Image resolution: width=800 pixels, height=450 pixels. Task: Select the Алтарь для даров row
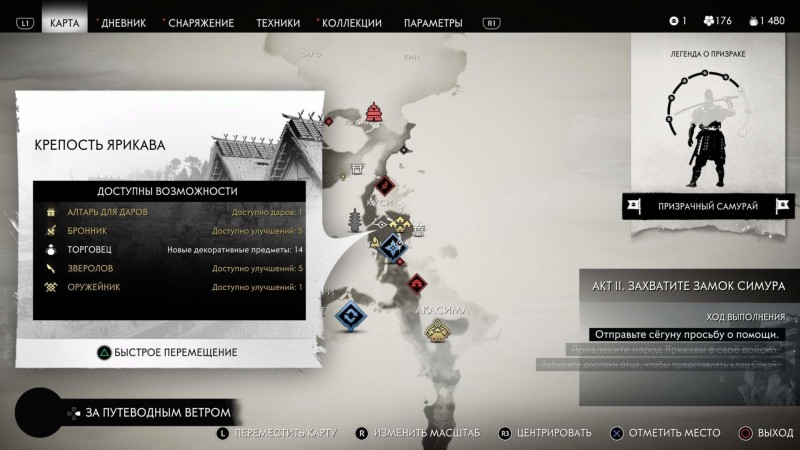click(169, 212)
